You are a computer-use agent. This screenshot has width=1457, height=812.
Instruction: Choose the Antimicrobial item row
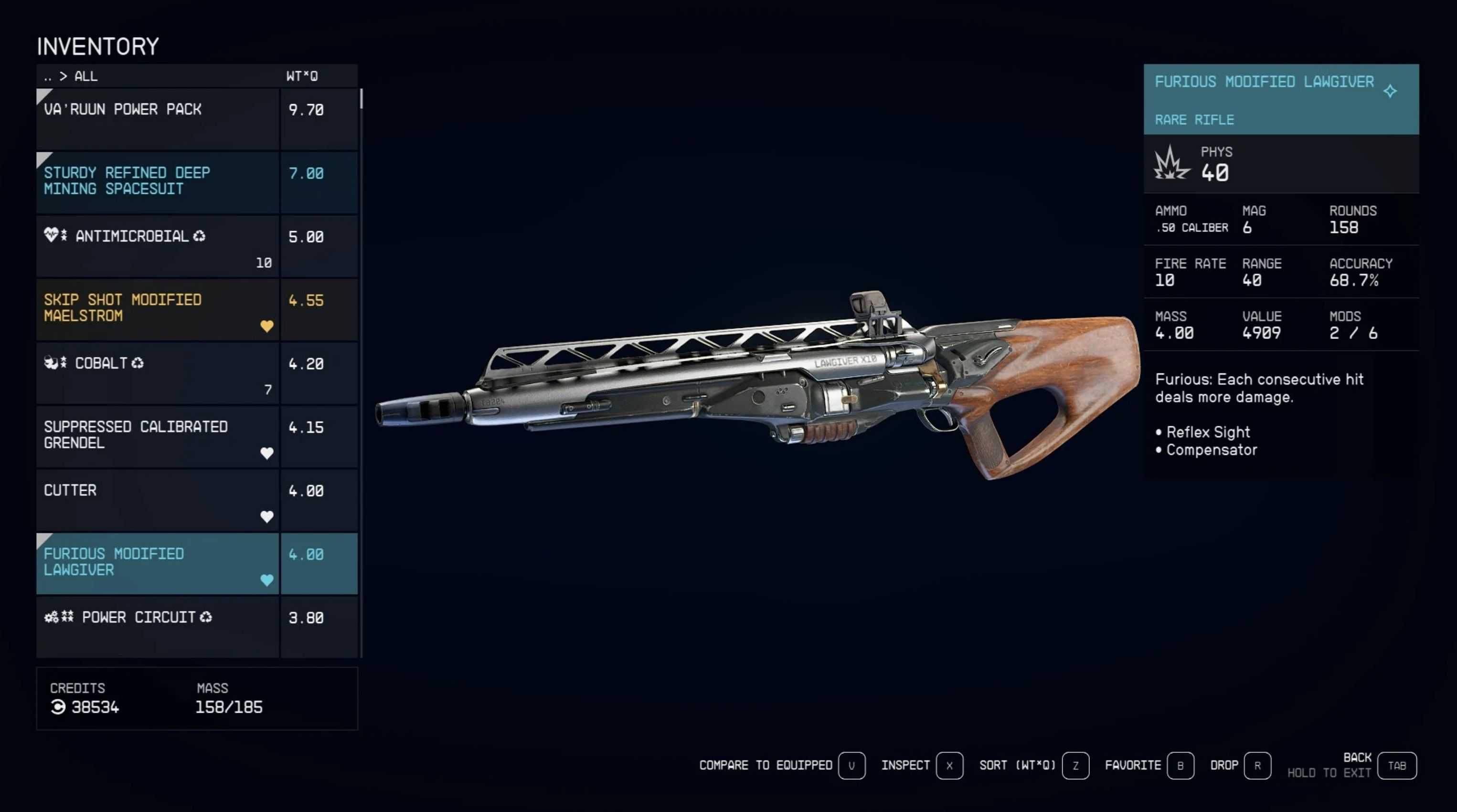(157, 246)
